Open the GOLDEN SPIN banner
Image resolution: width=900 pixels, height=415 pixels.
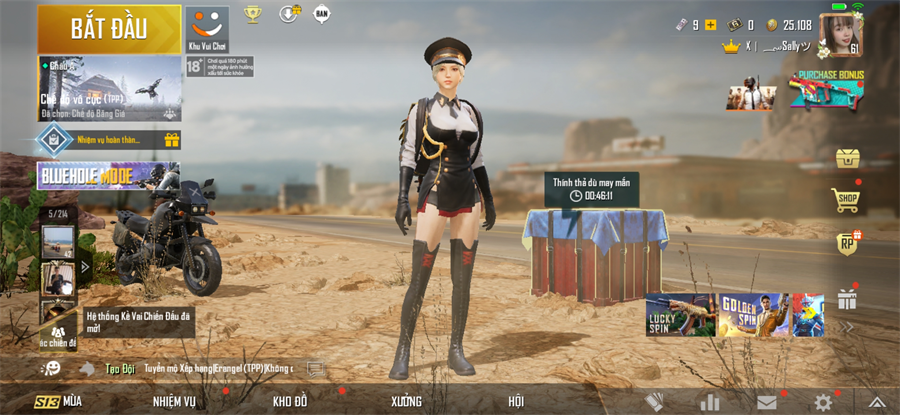(x=755, y=315)
